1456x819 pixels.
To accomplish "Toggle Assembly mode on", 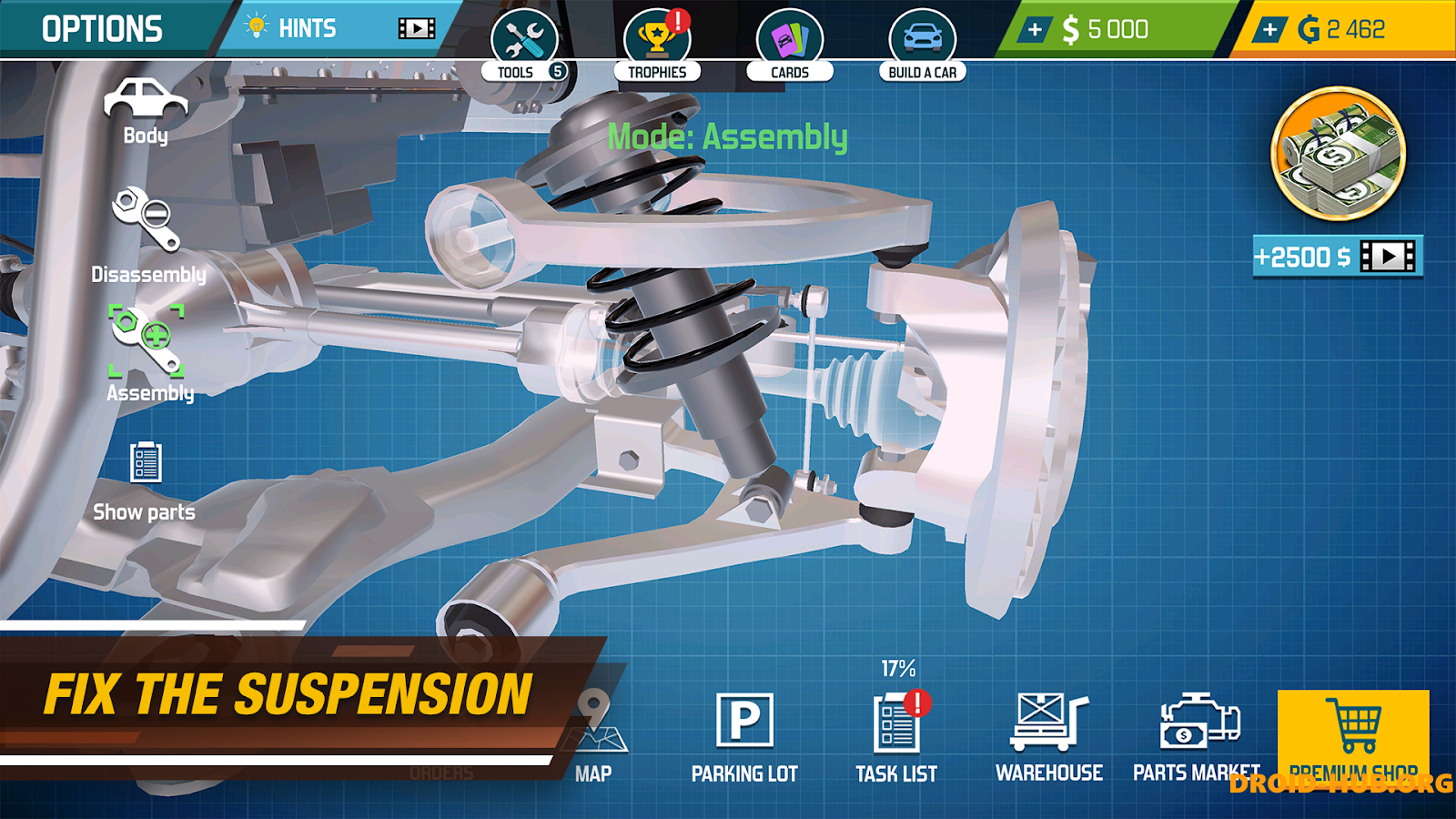I will point(148,341).
